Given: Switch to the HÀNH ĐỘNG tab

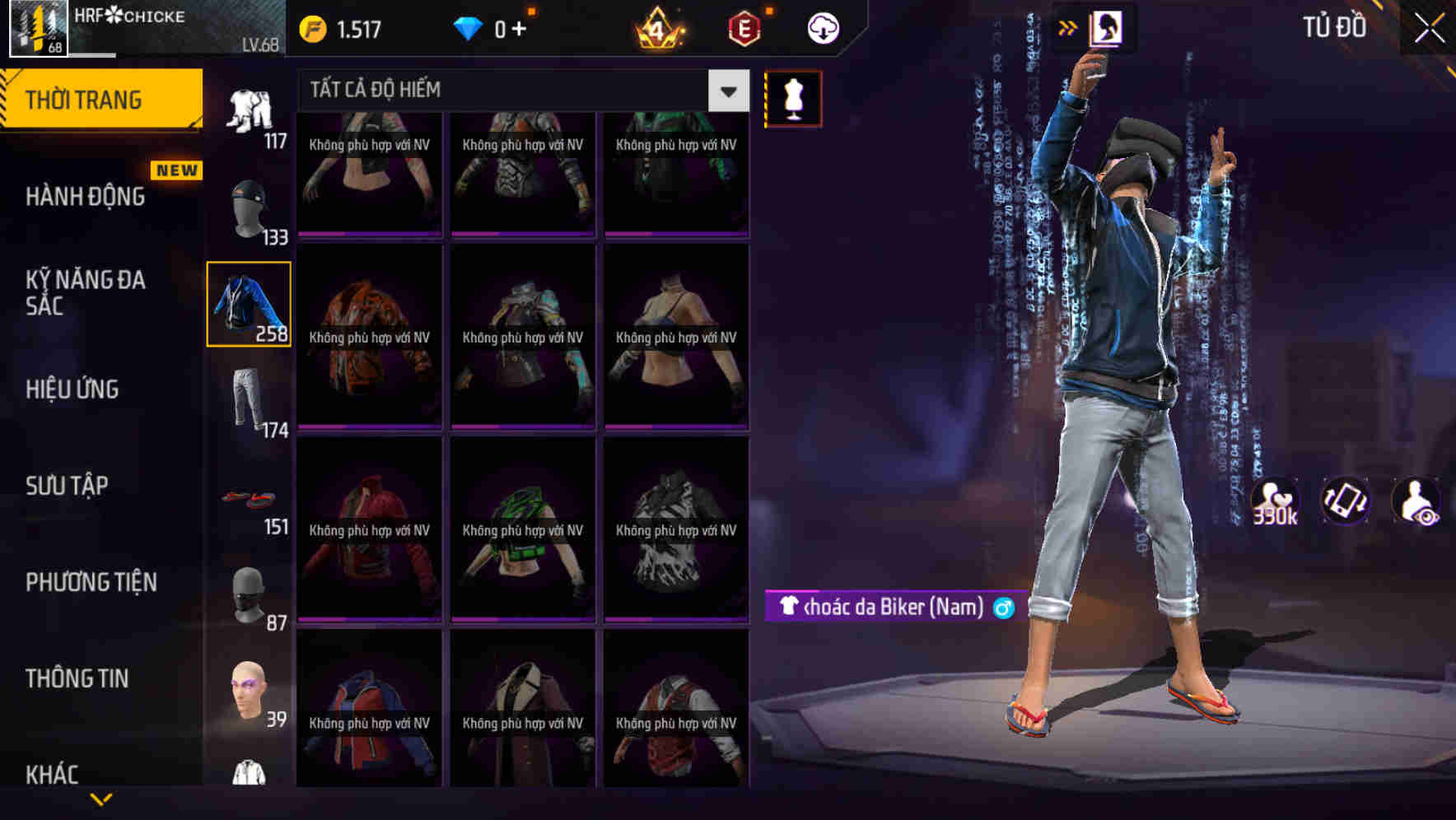Looking at the screenshot, I should coord(87,197).
